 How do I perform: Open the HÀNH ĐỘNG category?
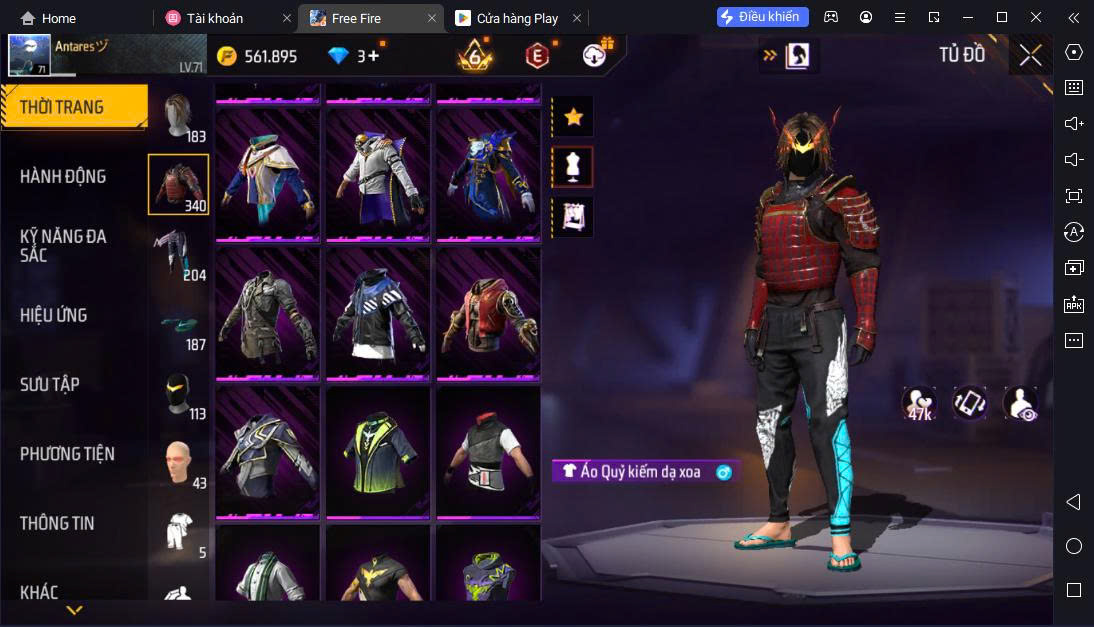63,177
